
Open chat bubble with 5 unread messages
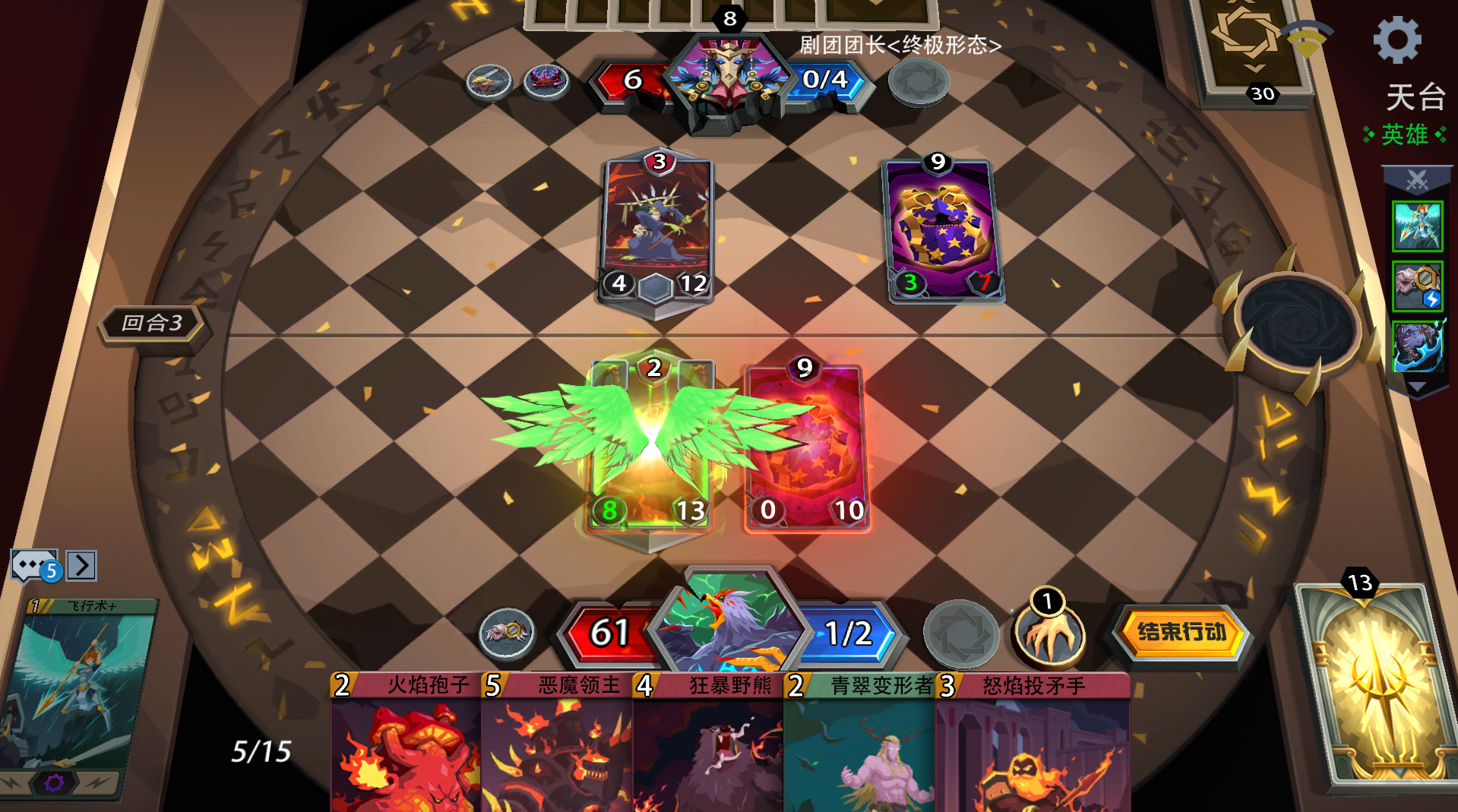pos(32,565)
